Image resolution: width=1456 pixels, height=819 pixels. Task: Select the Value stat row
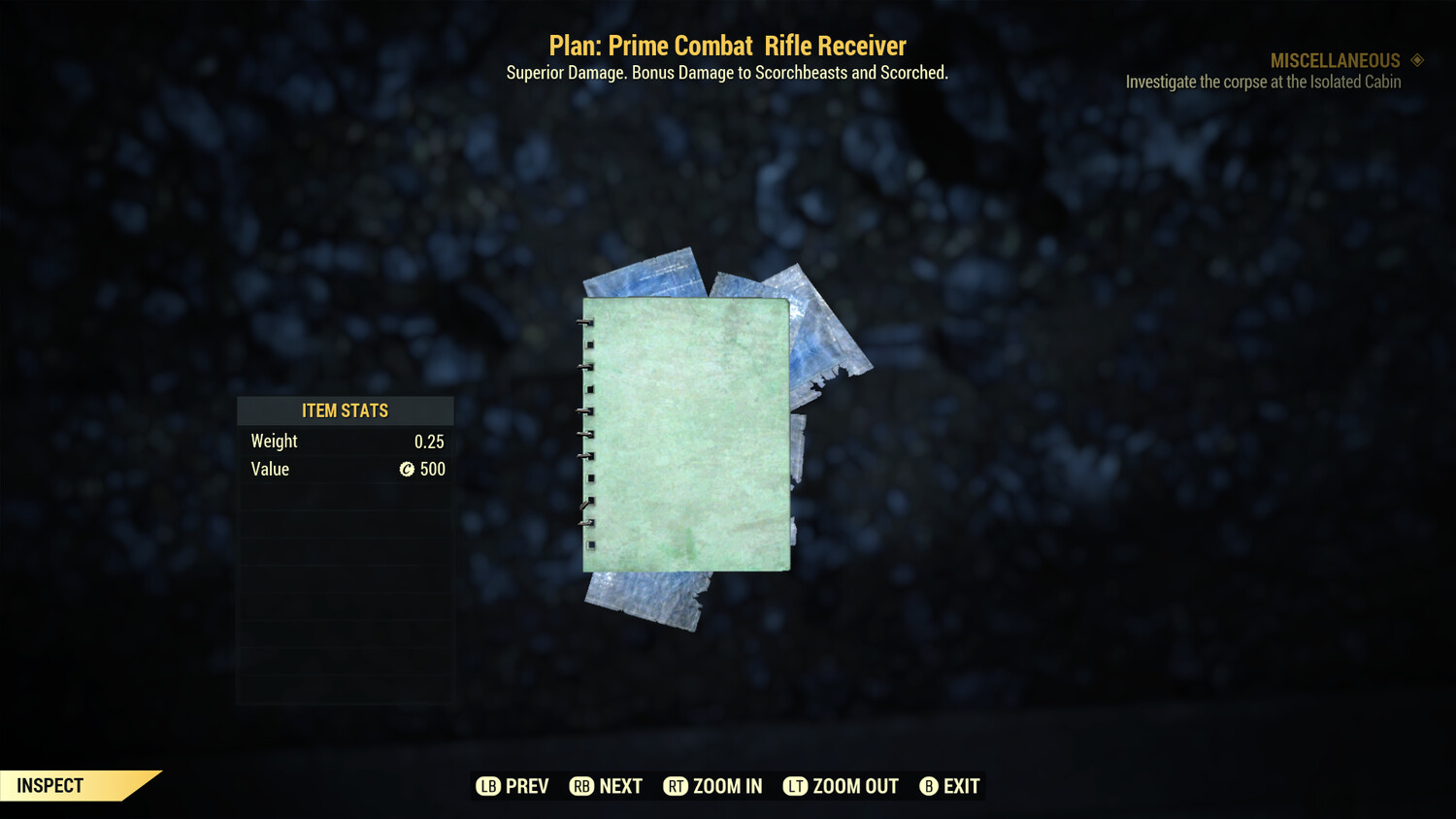(x=345, y=470)
